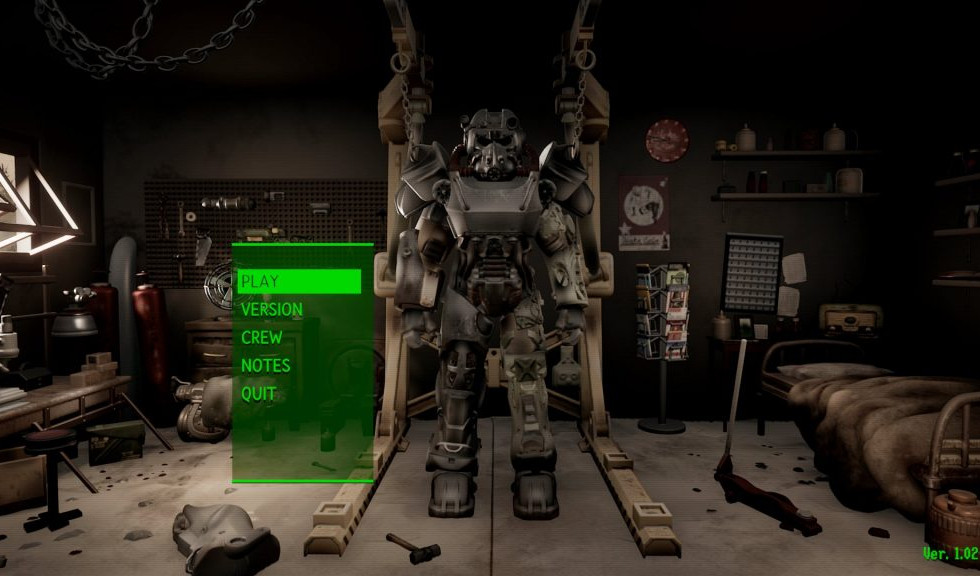The image size is (980, 576).
Task: Choose the NOTES menu item
Action: (265, 366)
